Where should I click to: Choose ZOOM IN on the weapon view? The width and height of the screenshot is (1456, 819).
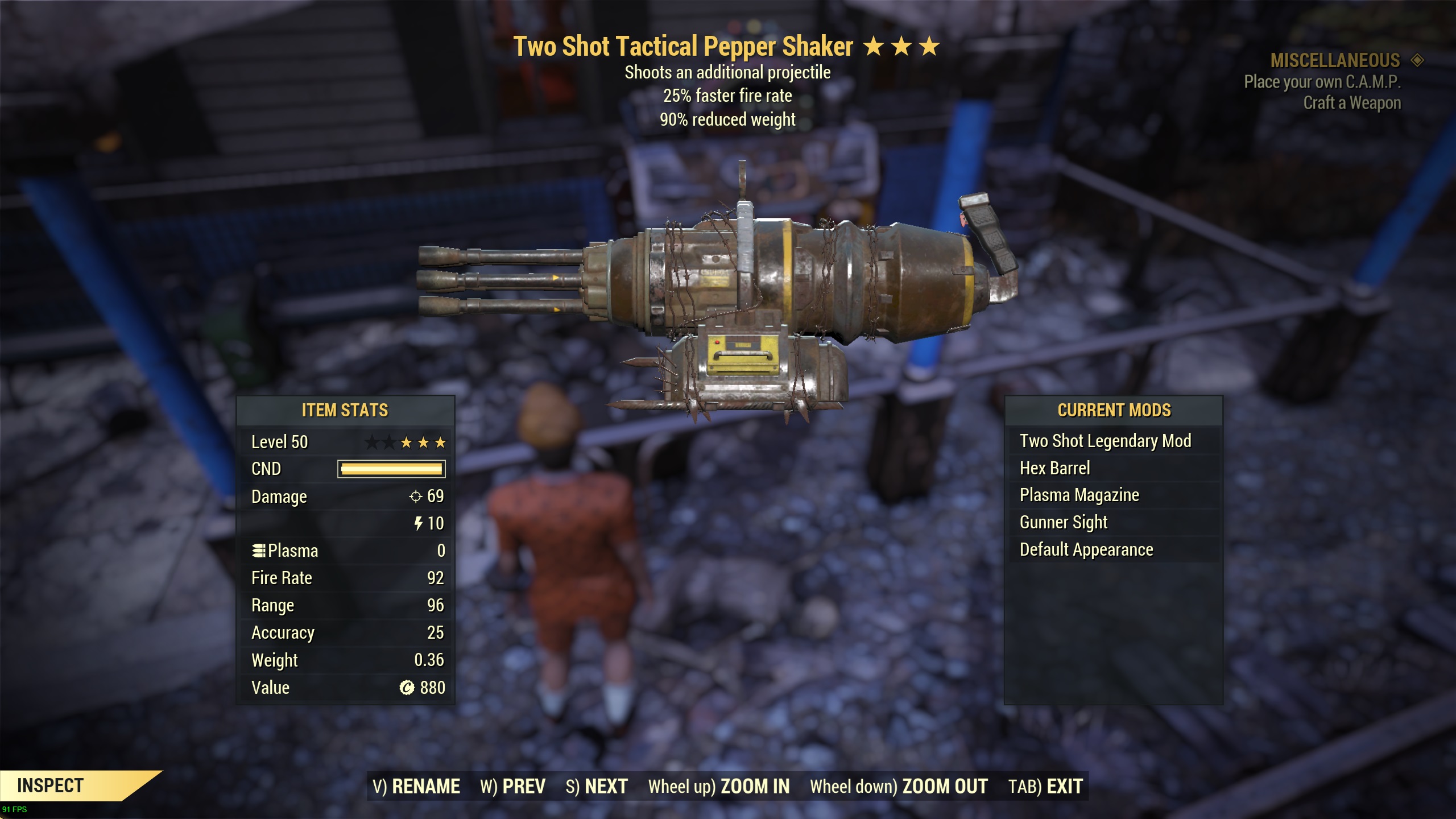pos(719,787)
